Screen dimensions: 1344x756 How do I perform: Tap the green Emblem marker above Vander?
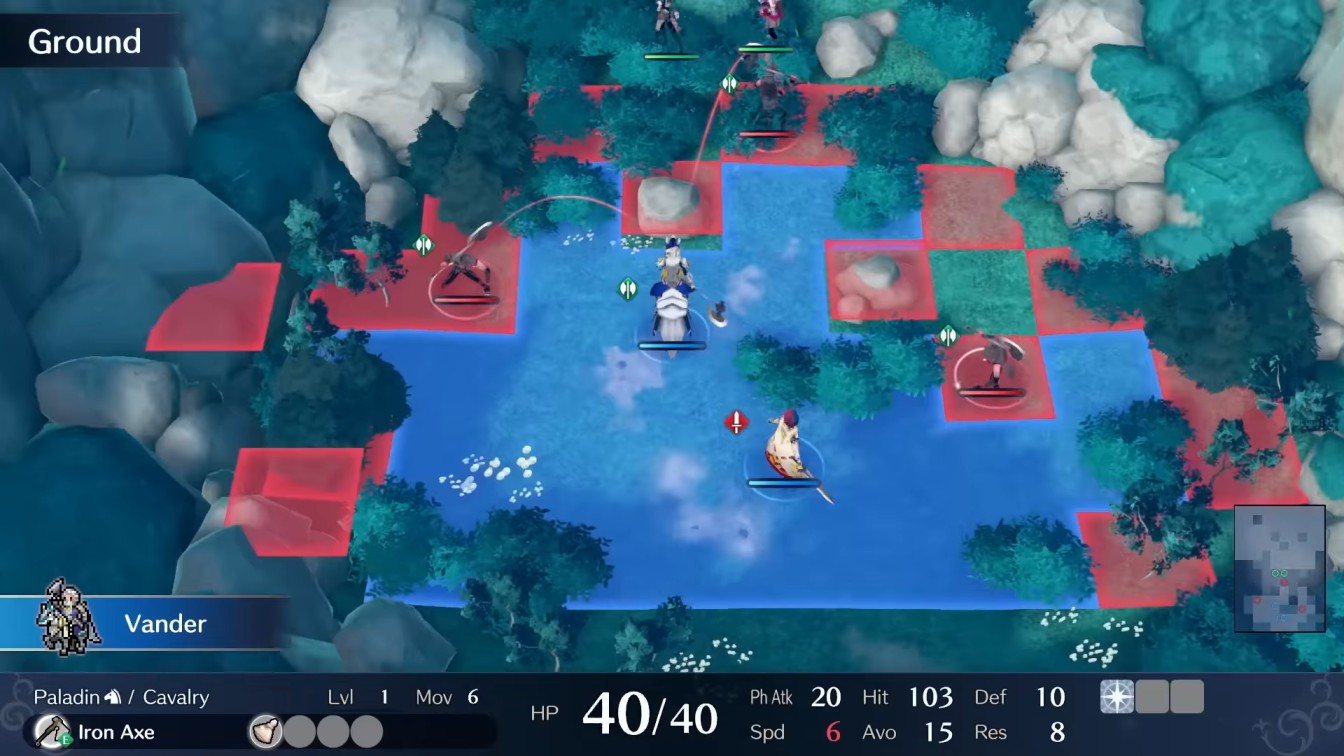627,289
